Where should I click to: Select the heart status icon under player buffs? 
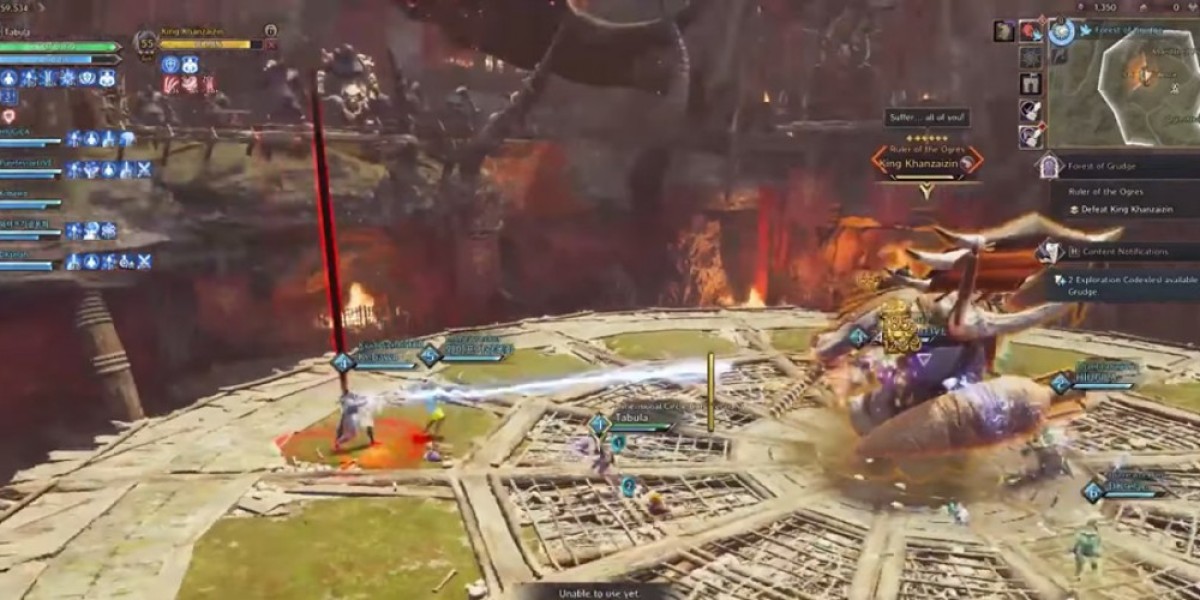point(9,117)
